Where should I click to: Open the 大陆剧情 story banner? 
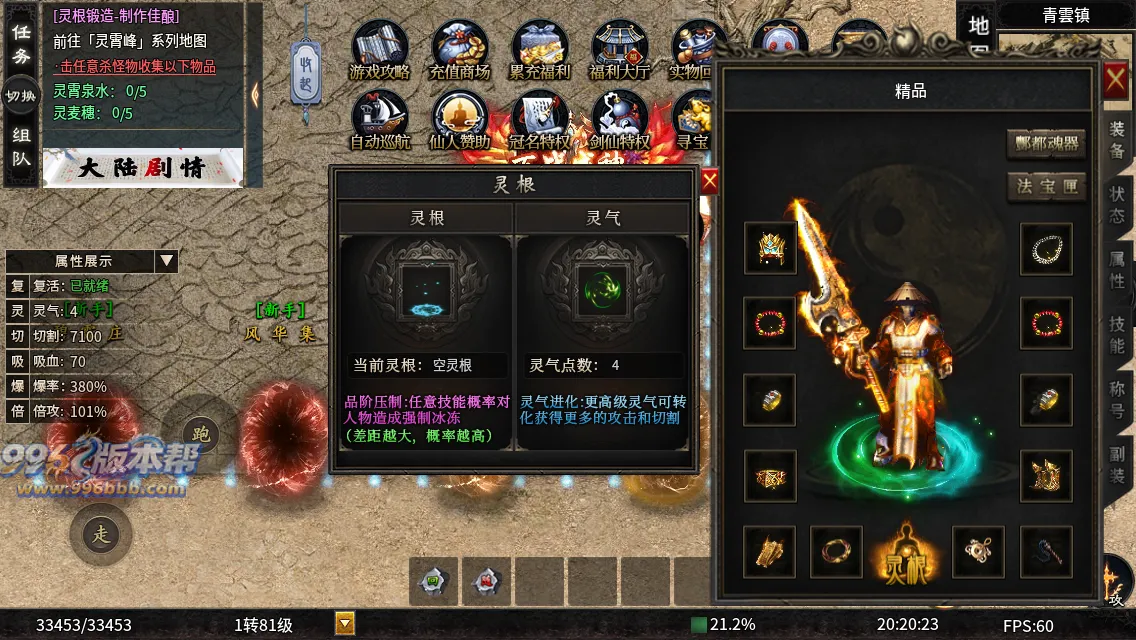143,167
